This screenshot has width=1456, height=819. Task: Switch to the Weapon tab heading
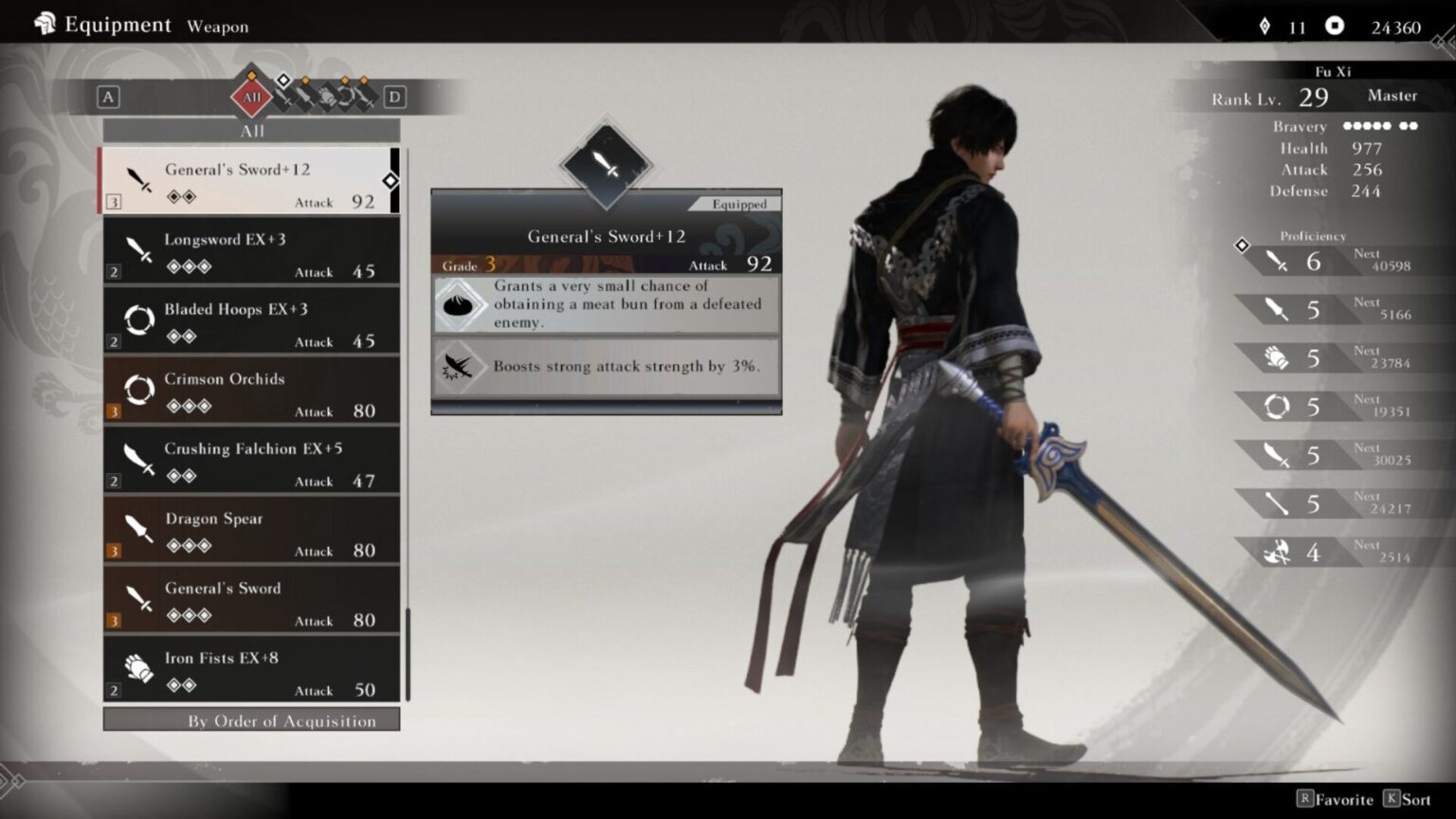[217, 26]
